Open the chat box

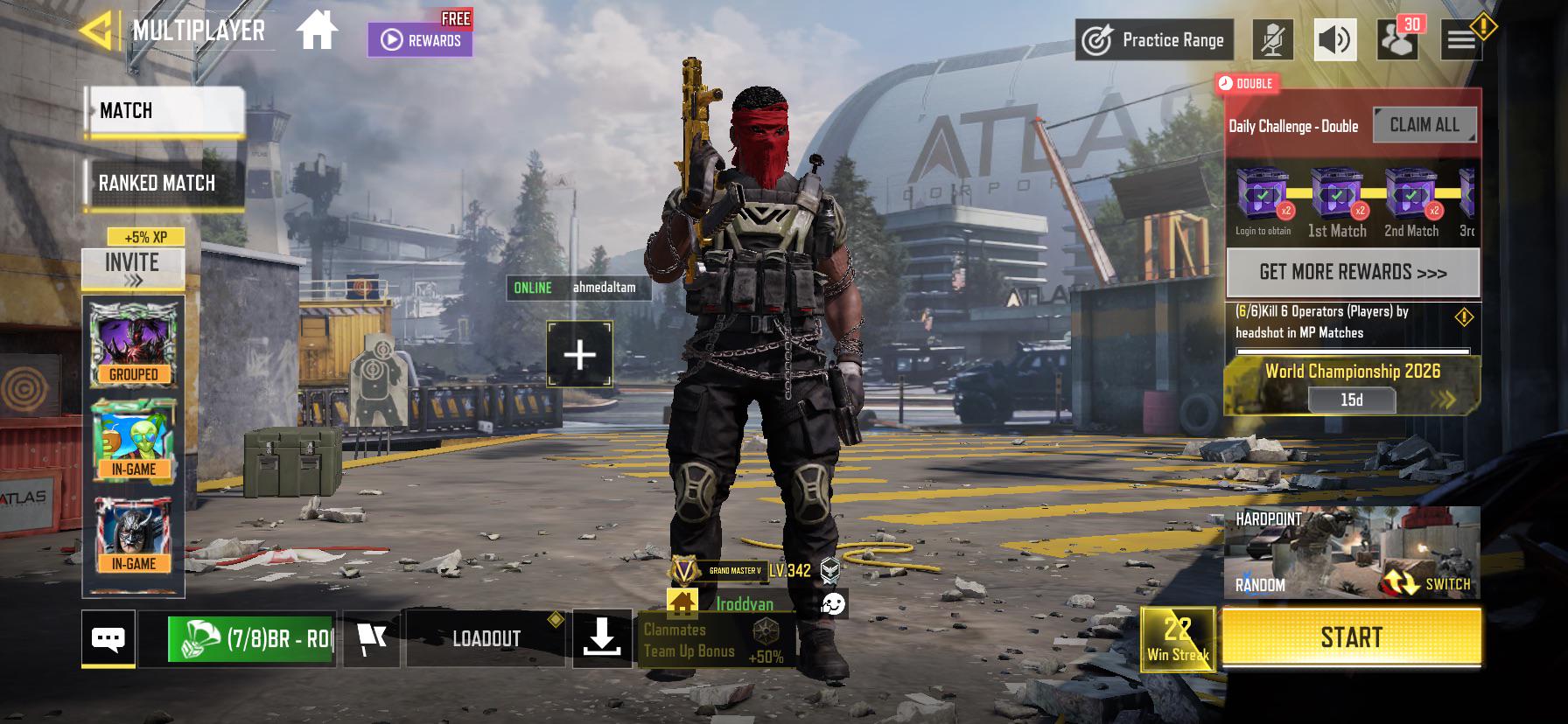(x=108, y=639)
